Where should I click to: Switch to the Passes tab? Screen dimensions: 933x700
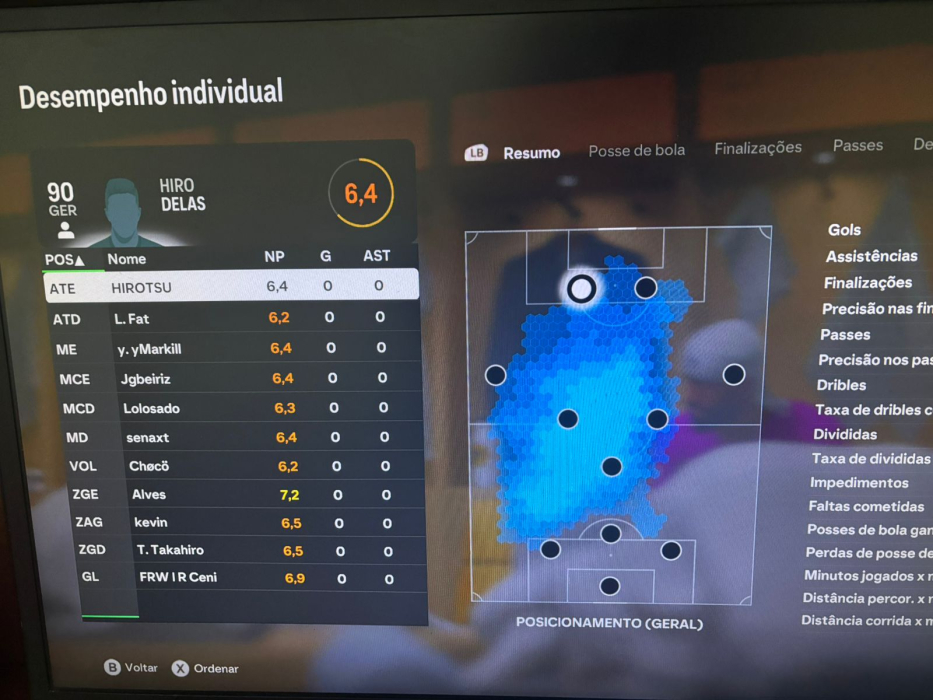click(857, 145)
